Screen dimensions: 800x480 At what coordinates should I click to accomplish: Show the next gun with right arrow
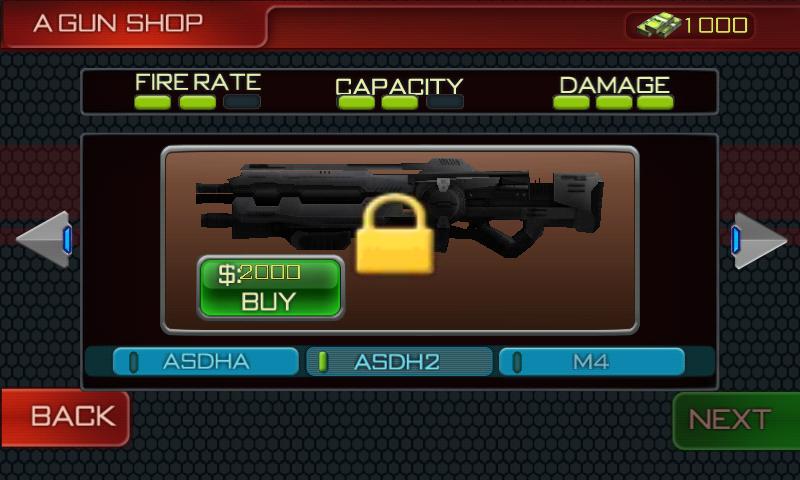click(x=757, y=240)
